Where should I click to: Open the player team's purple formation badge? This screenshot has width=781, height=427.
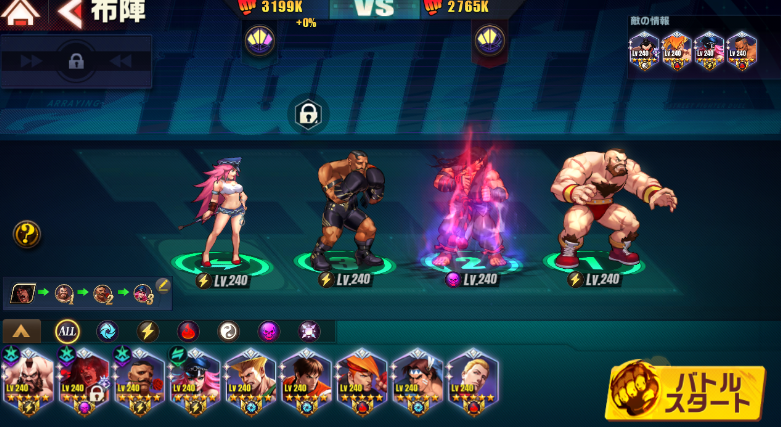tap(259, 41)
